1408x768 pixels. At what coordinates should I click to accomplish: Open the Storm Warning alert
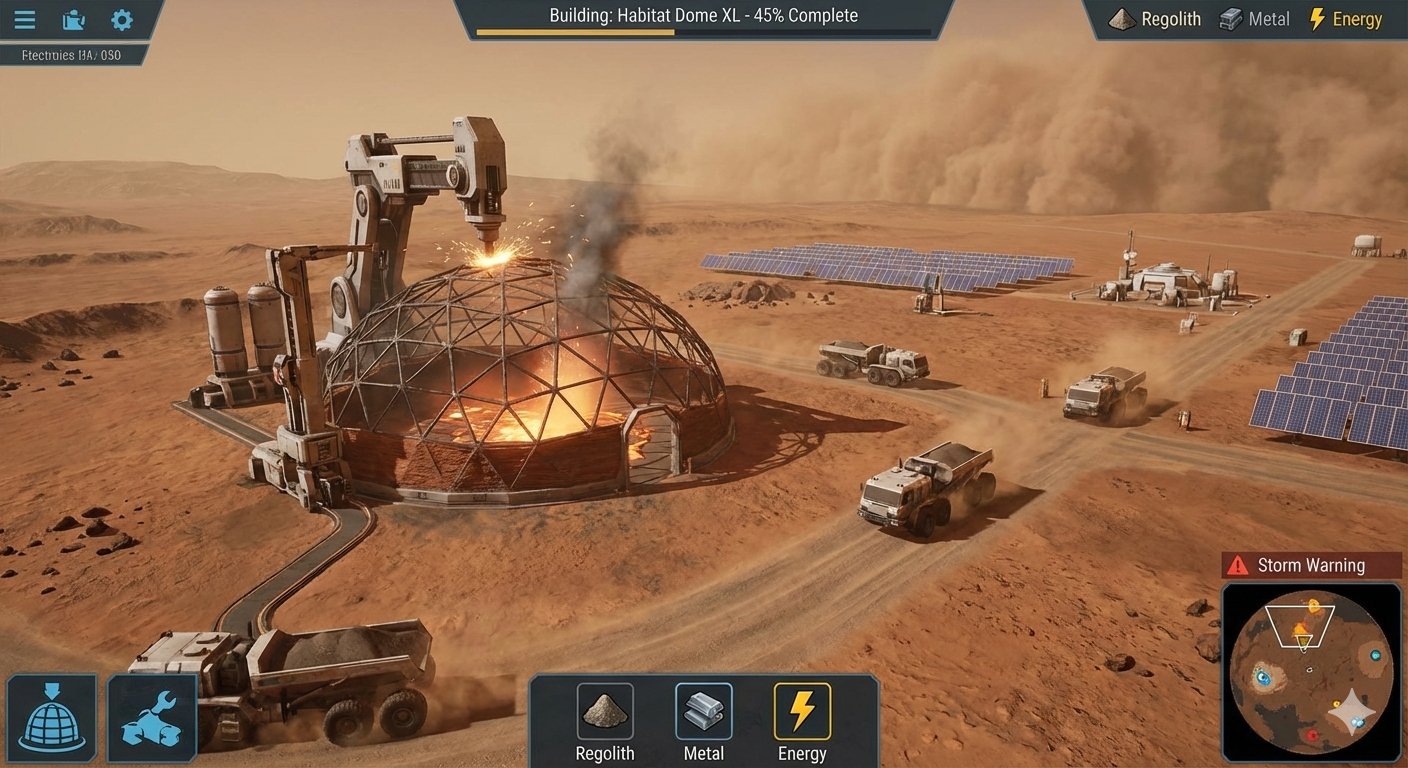[x=1311, y=565]
